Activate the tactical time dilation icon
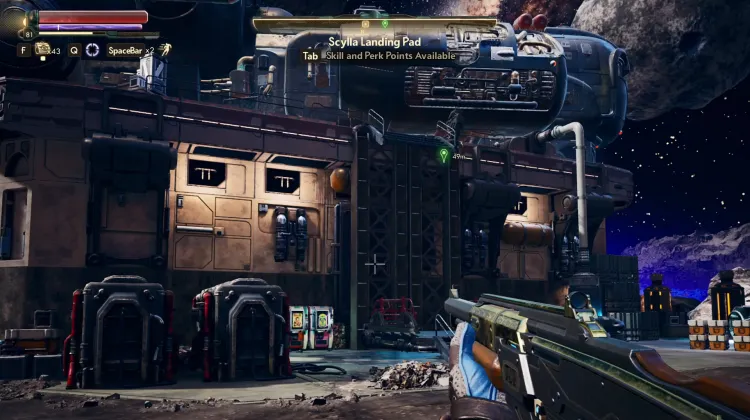750x420 pixels. point(92,49)
